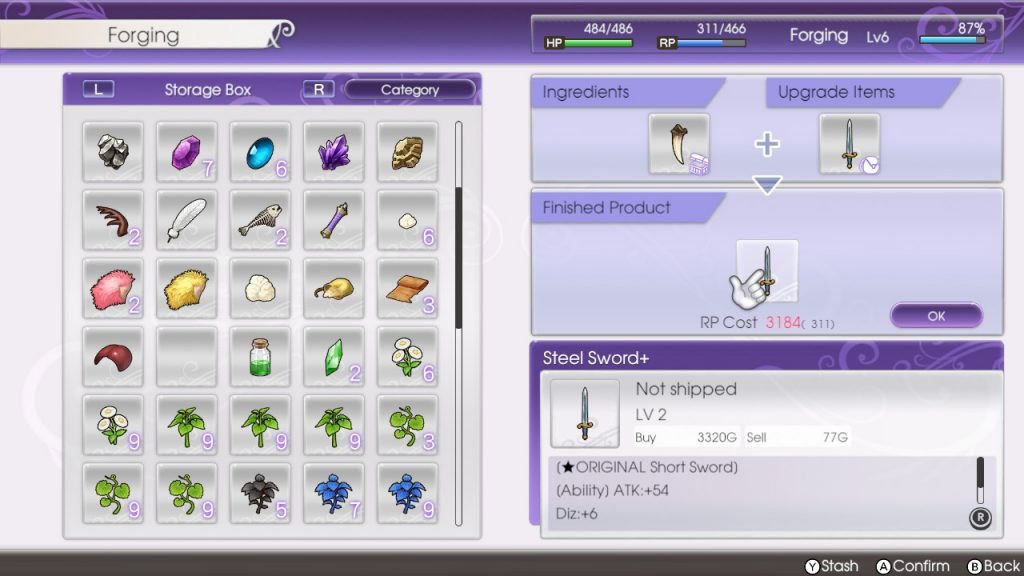Image resolution: width=1024 pixels, height=576 pixels.
Task: Select the purple amethyst gem slot
Action: click(x=186, y=152)
